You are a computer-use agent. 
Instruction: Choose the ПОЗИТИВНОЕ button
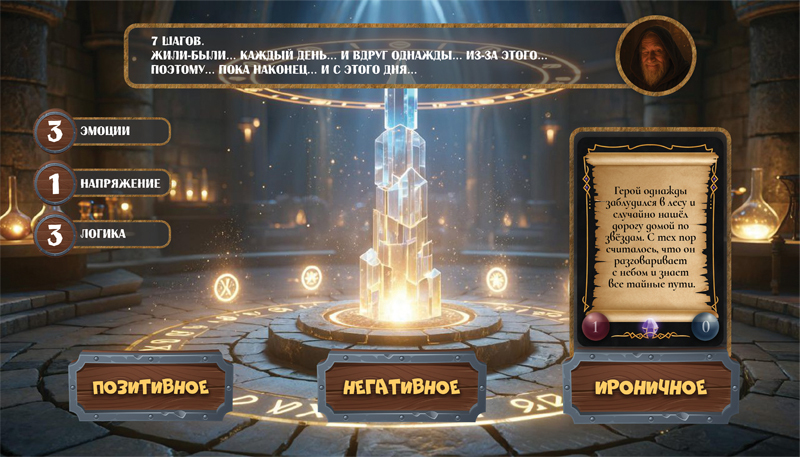tap(150, 386)
